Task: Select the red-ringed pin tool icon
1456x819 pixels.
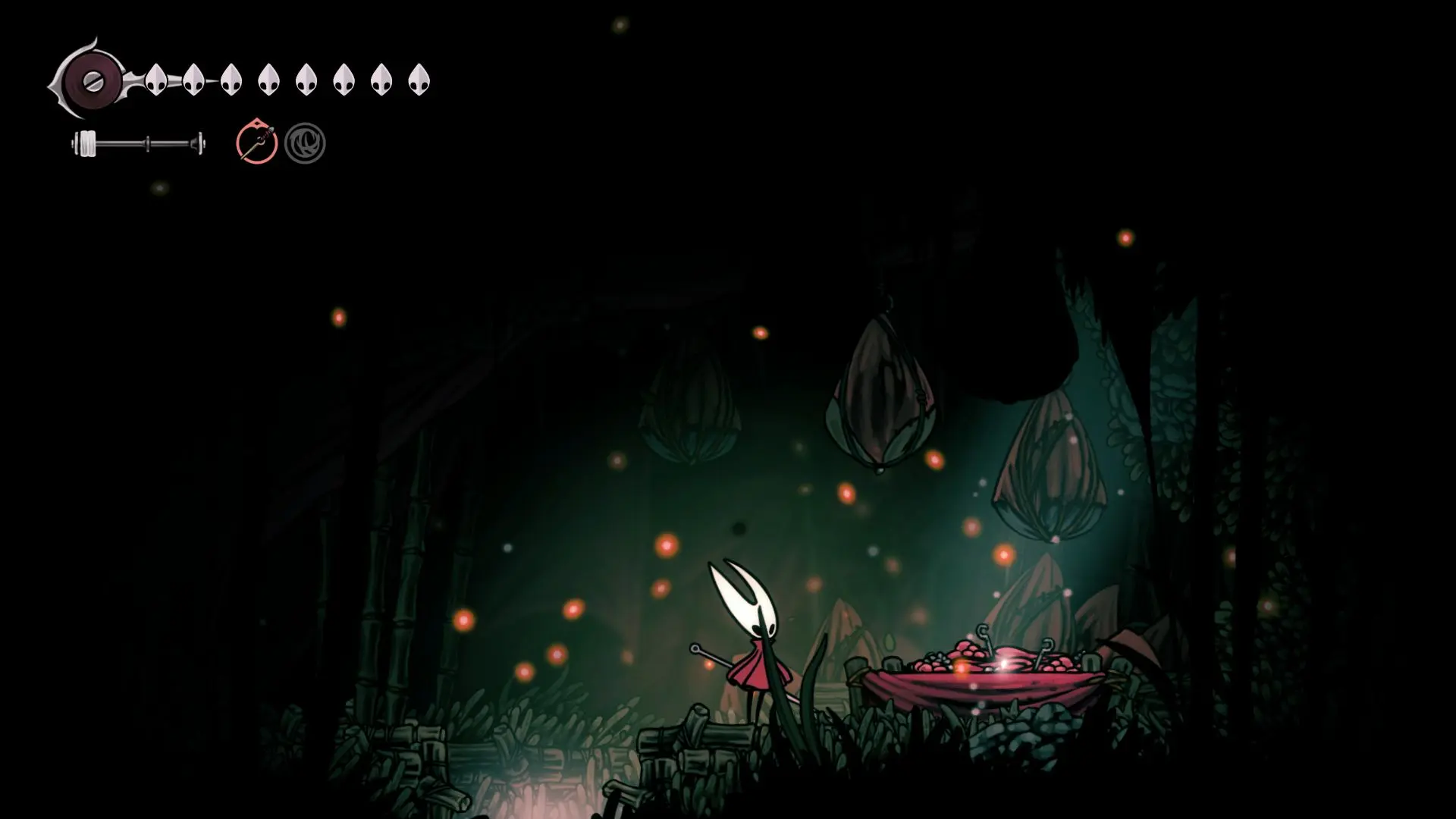Action: pos(256,143)
